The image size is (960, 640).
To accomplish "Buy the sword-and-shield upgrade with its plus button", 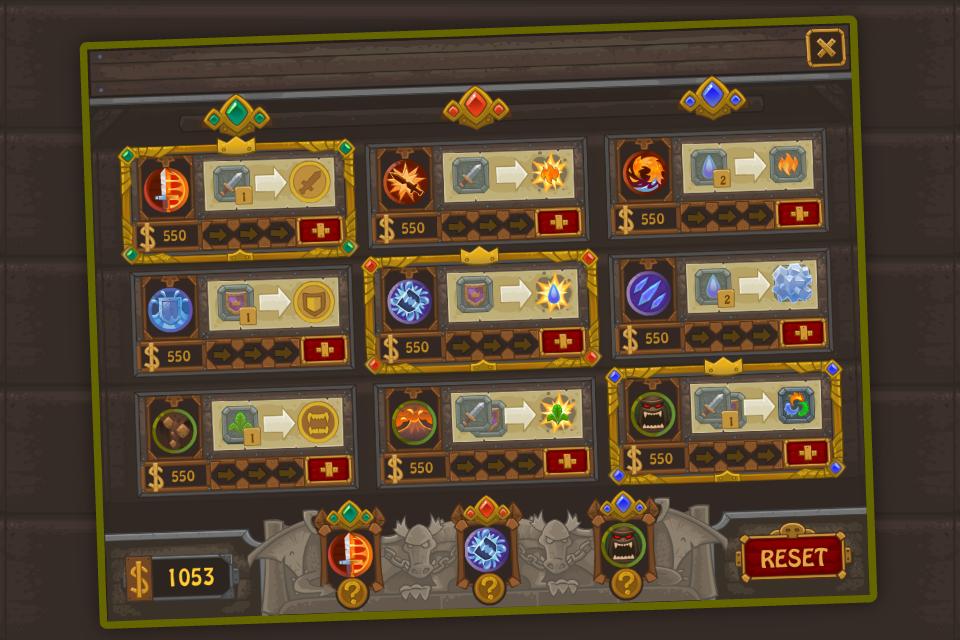I will [x=320, y=231].
